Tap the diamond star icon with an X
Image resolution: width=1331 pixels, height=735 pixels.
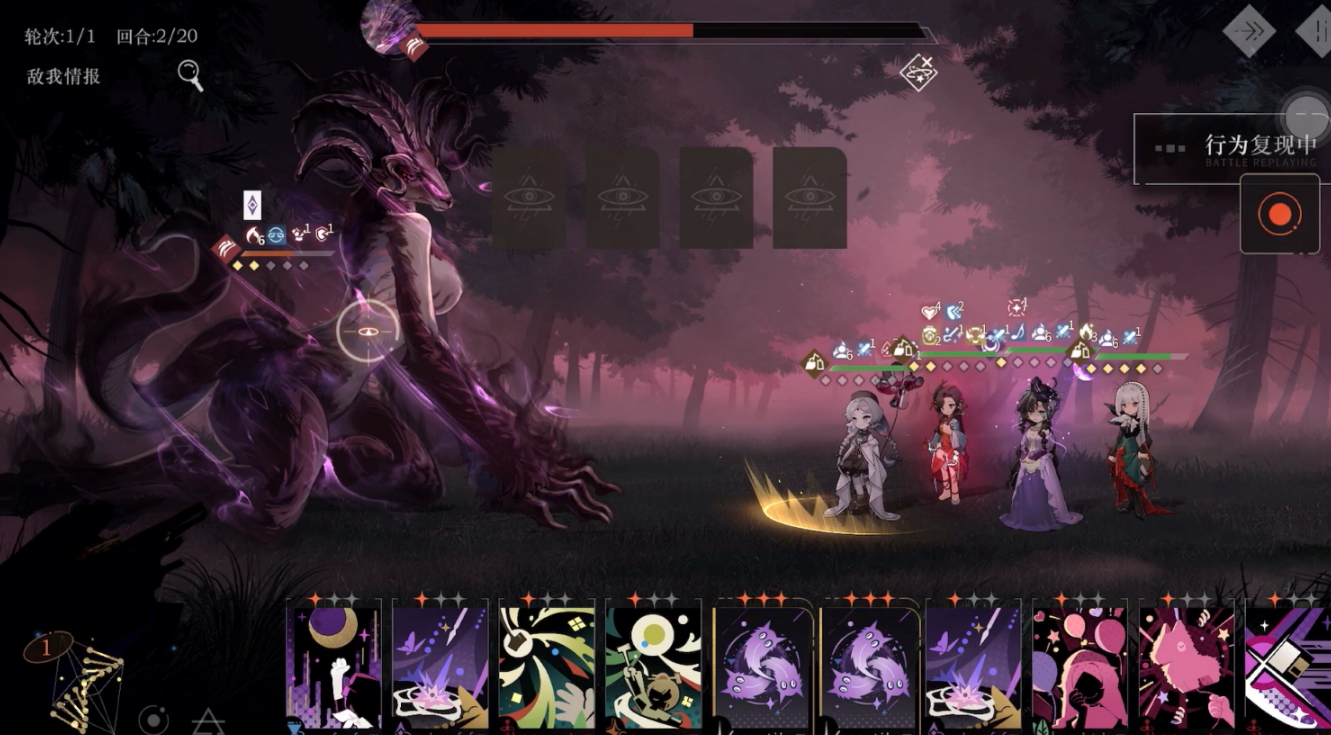tap(918, 72)
